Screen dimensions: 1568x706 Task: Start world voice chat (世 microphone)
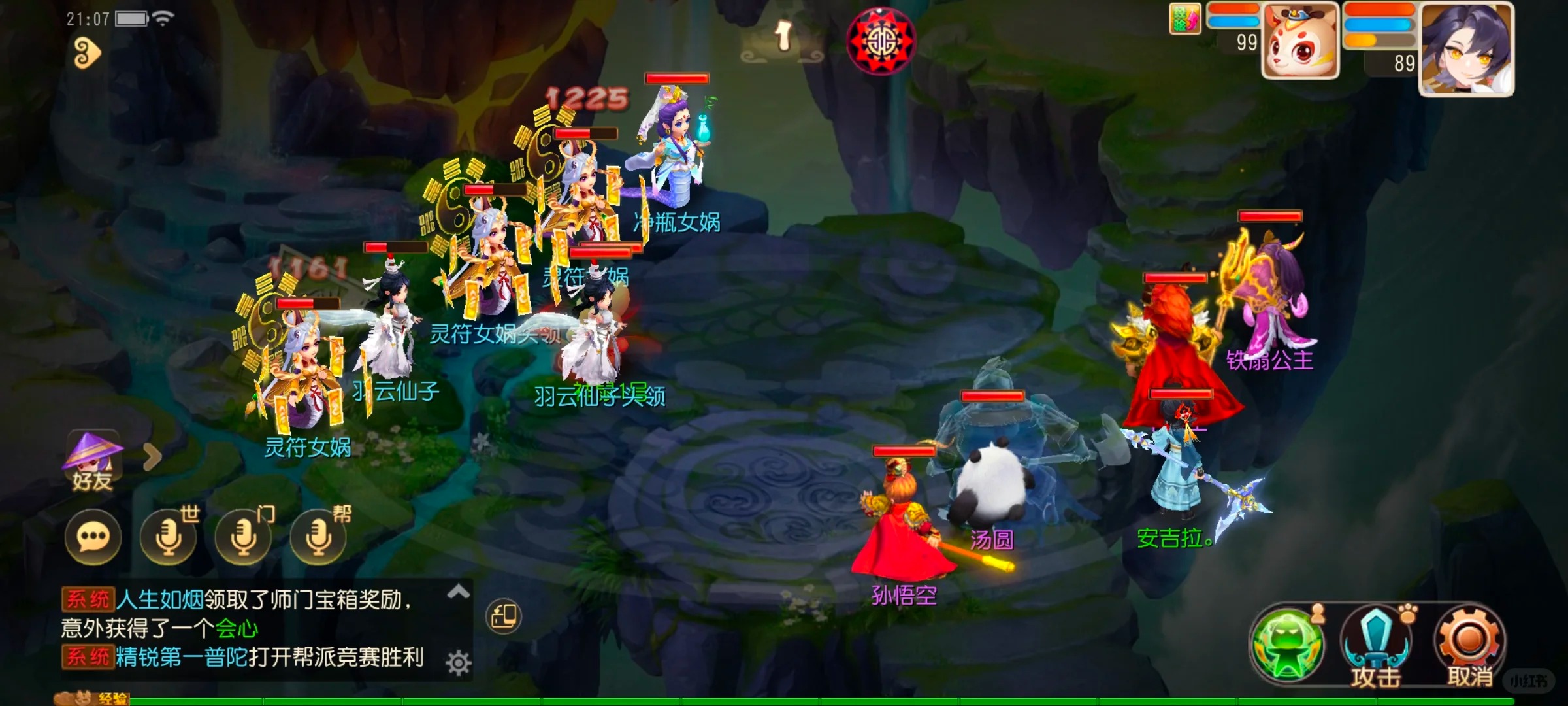click(169, 537)
